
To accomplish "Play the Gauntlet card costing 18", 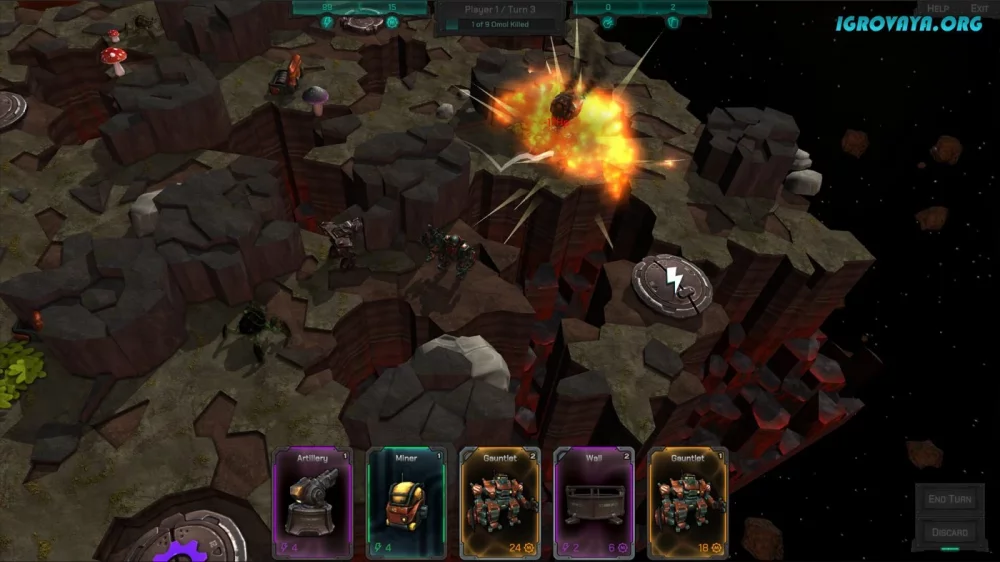I will [x=688, y=502].
